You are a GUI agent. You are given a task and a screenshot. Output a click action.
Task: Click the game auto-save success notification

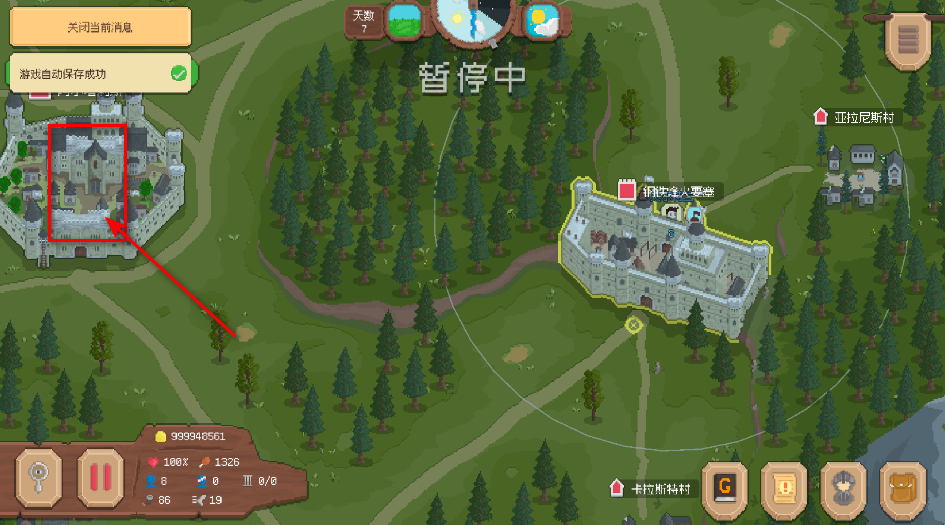coord(100,73)
